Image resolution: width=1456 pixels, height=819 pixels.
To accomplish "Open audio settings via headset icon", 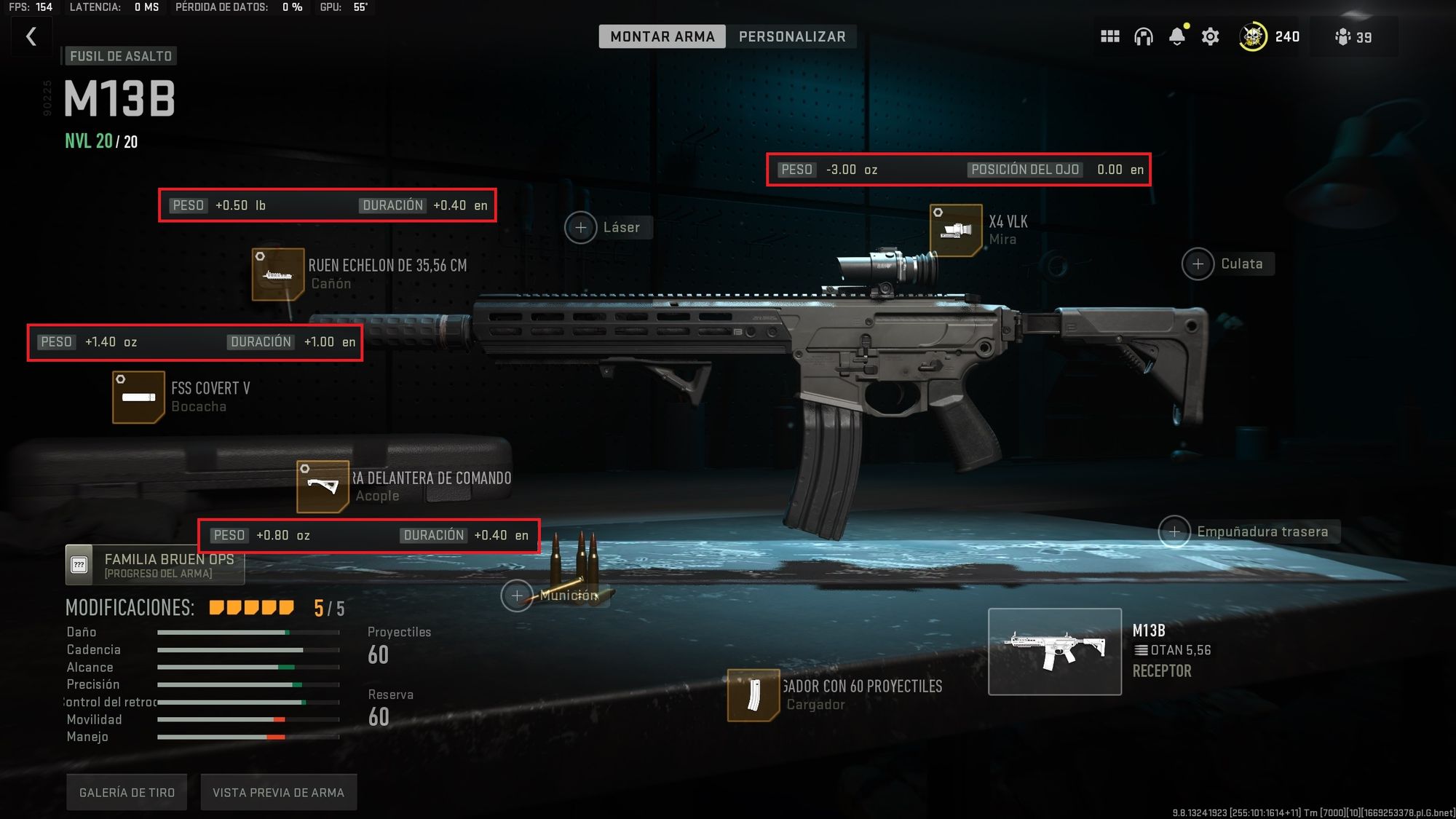I will (1144, 36).
